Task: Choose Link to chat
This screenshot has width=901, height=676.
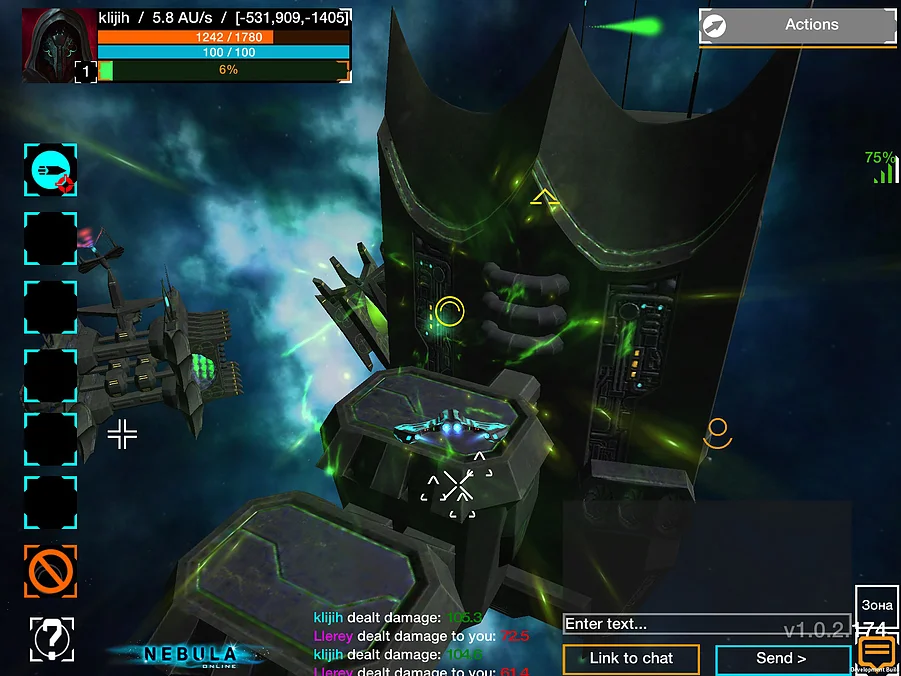Action: tap(631, 658)
